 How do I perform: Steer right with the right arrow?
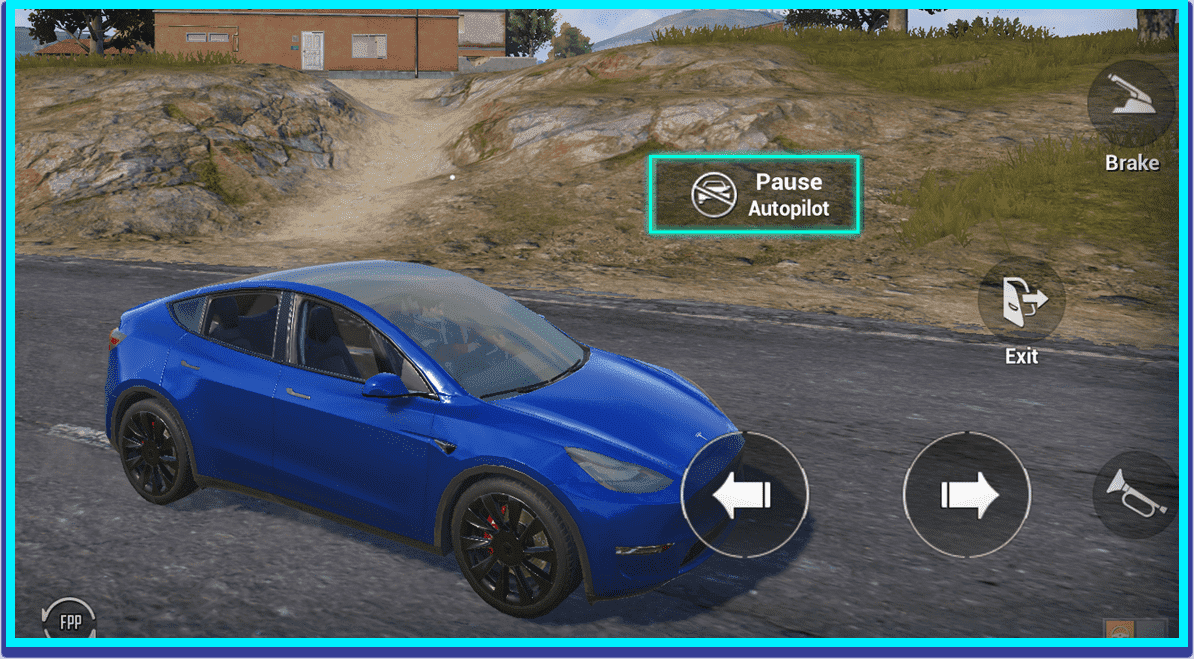click(966, 494)
